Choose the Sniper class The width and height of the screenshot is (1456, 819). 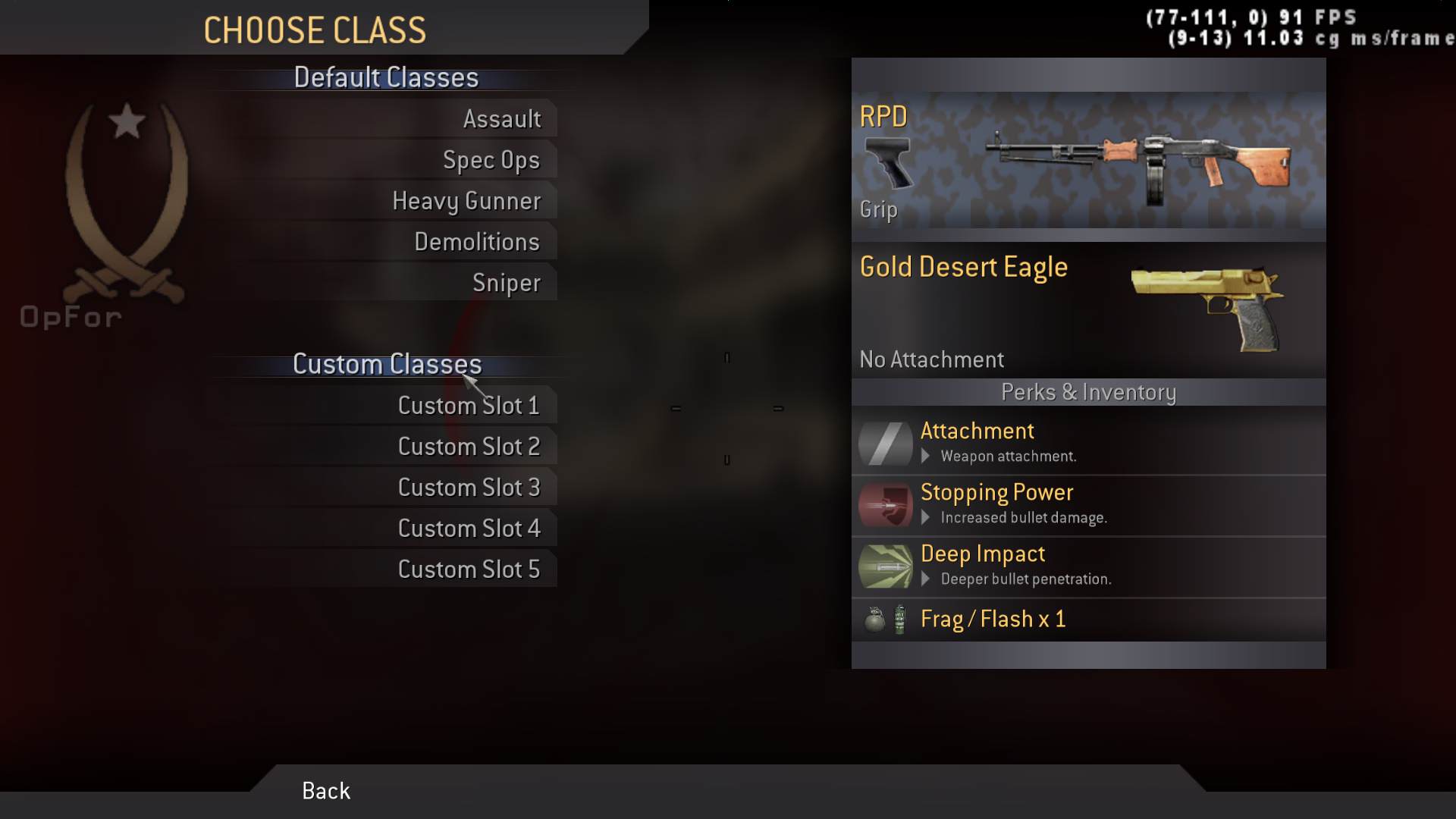tap(506, 283)
